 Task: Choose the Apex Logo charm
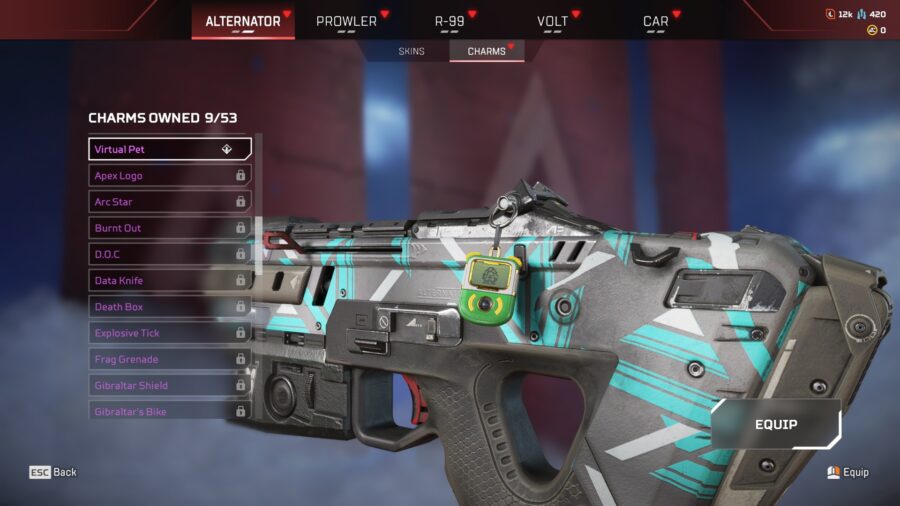coord(169,175)
